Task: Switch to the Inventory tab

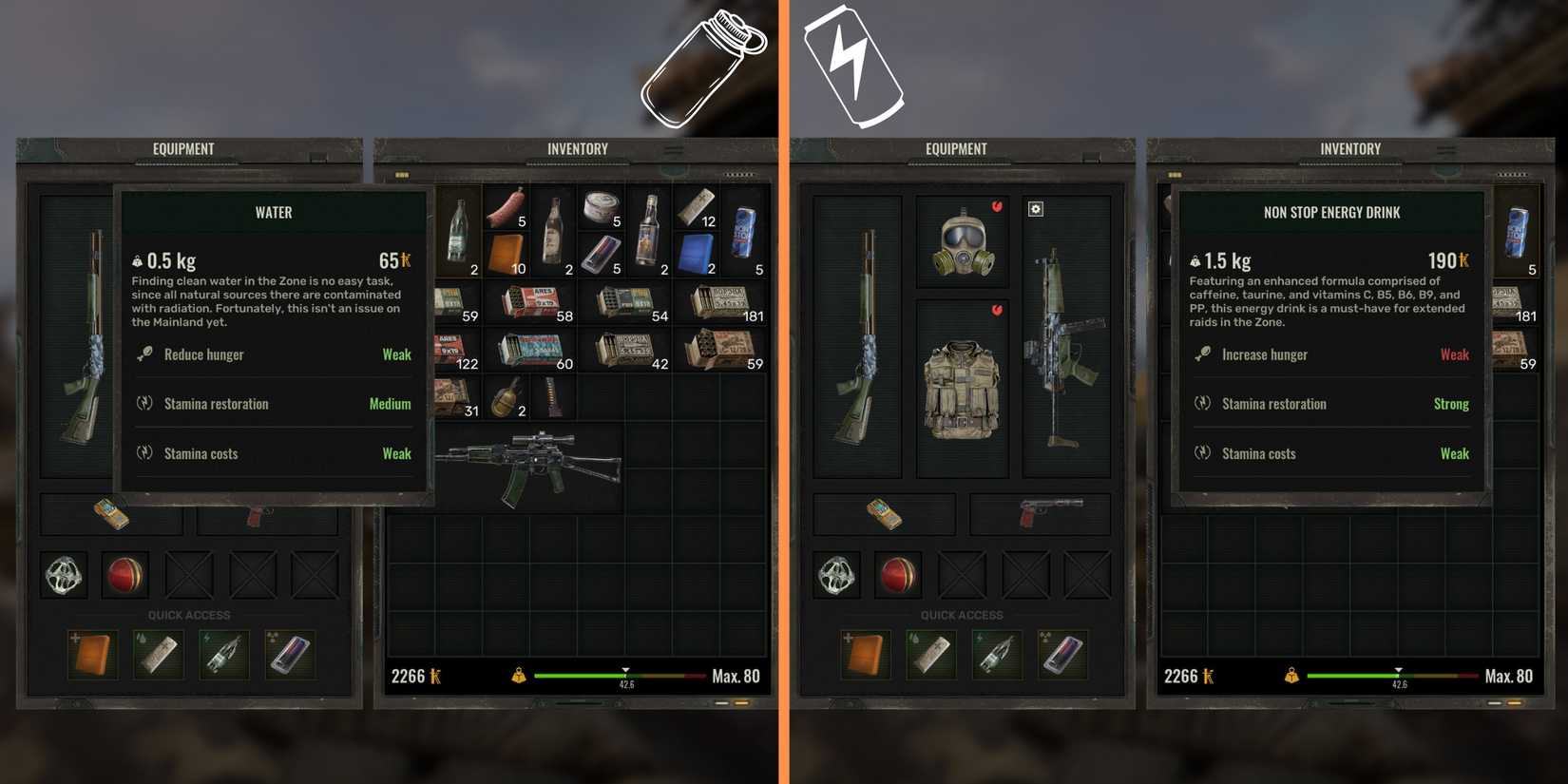Action: pyautogui.click(x=577, y=148)
